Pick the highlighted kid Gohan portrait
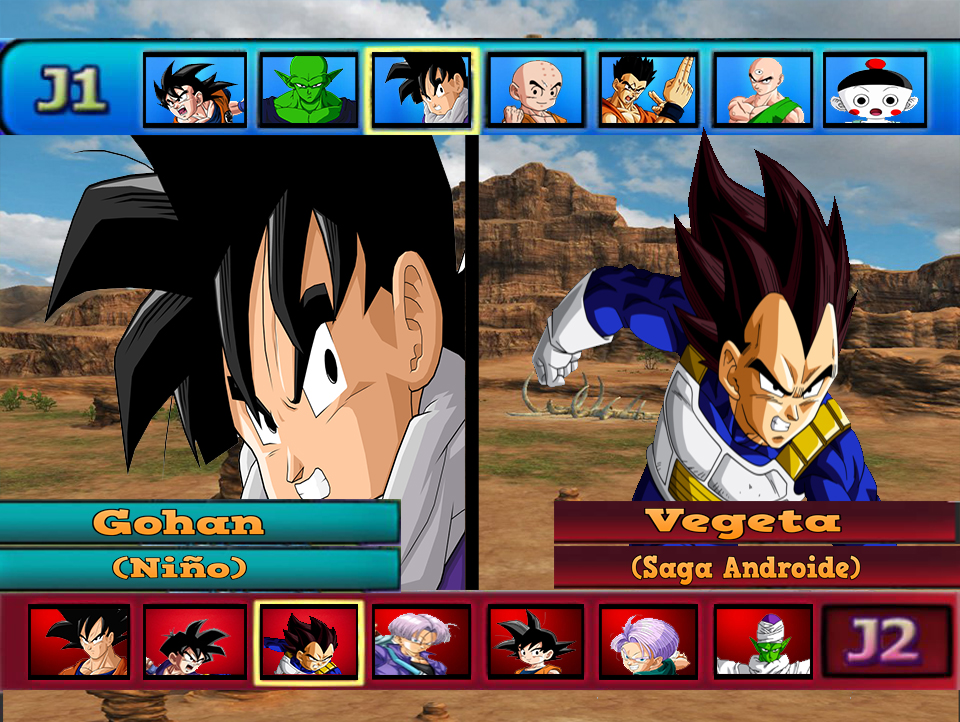Image resolution: width=960 pixels, height=722 pixels. click(421, 90)
